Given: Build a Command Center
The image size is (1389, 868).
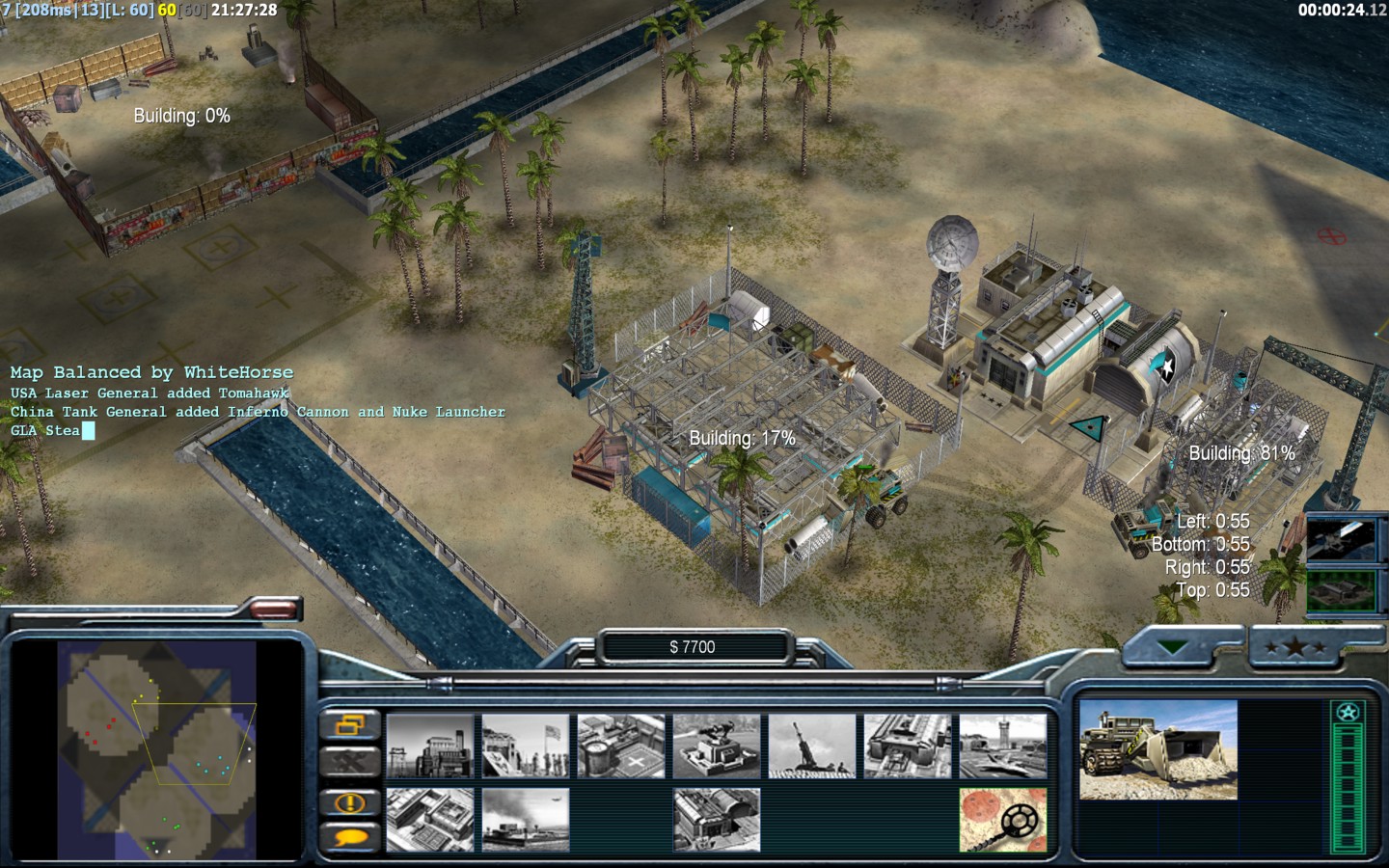Looking at the screenshot, I should pos(717,820).
